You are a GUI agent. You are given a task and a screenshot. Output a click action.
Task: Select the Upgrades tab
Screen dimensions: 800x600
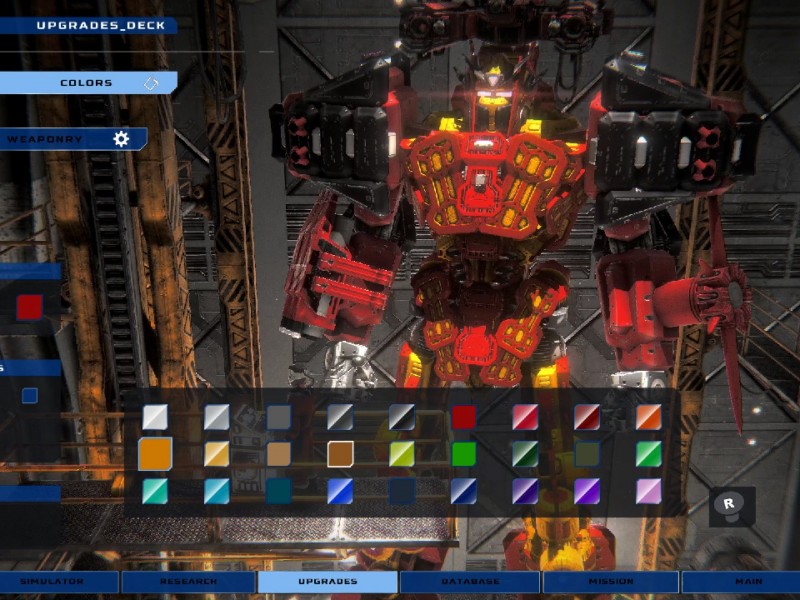(x=327, y=581)
